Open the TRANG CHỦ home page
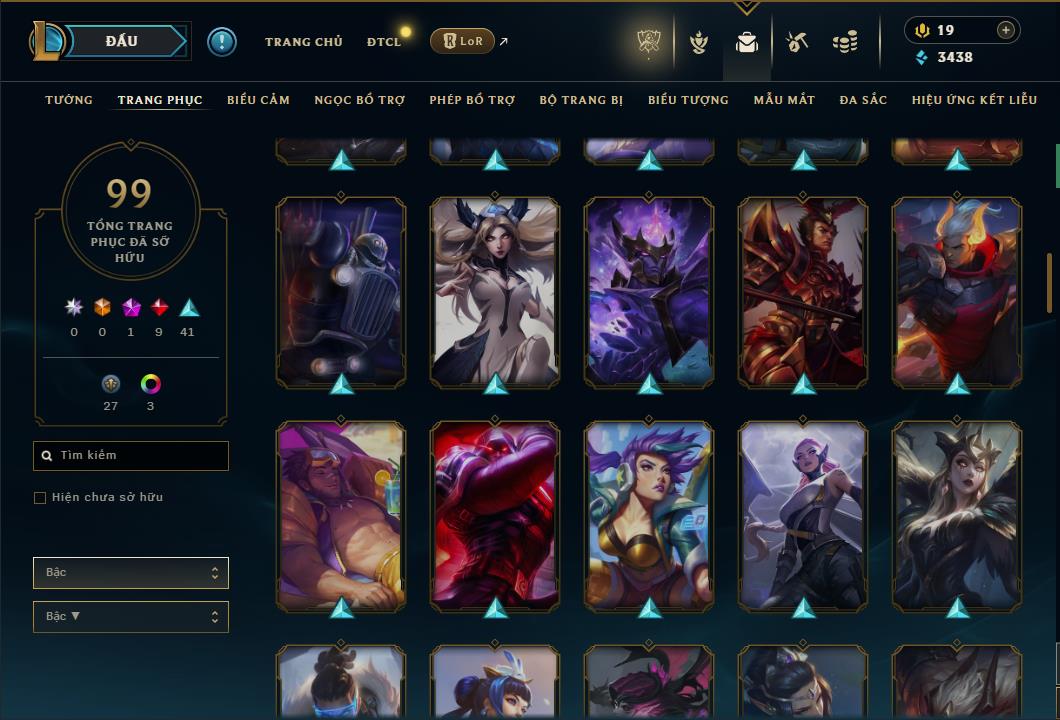 coord(303,42)
